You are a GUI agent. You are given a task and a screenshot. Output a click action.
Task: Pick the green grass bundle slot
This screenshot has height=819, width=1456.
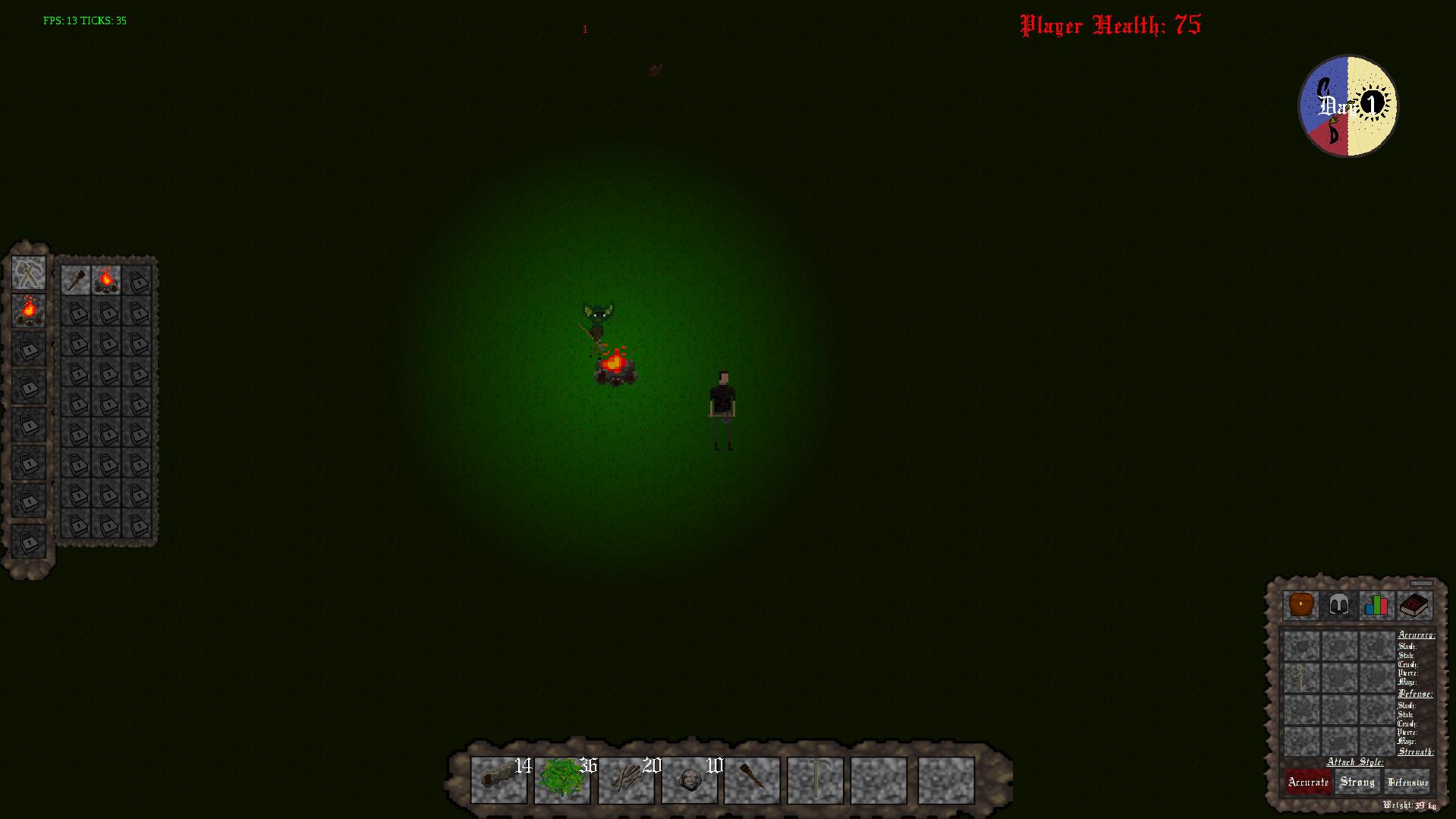point(562,780)
